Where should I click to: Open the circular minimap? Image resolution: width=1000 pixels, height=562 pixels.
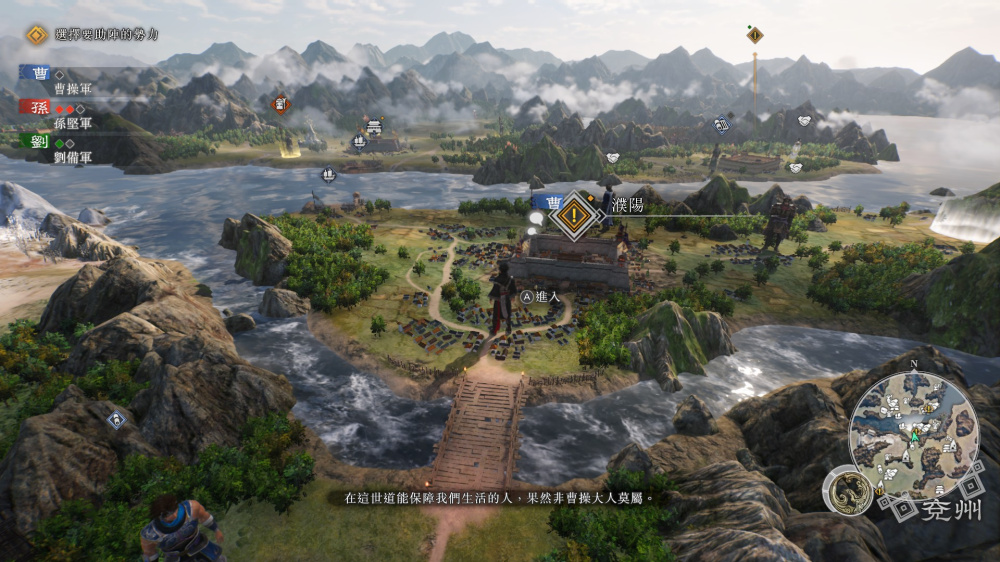[x=914, y=435]
